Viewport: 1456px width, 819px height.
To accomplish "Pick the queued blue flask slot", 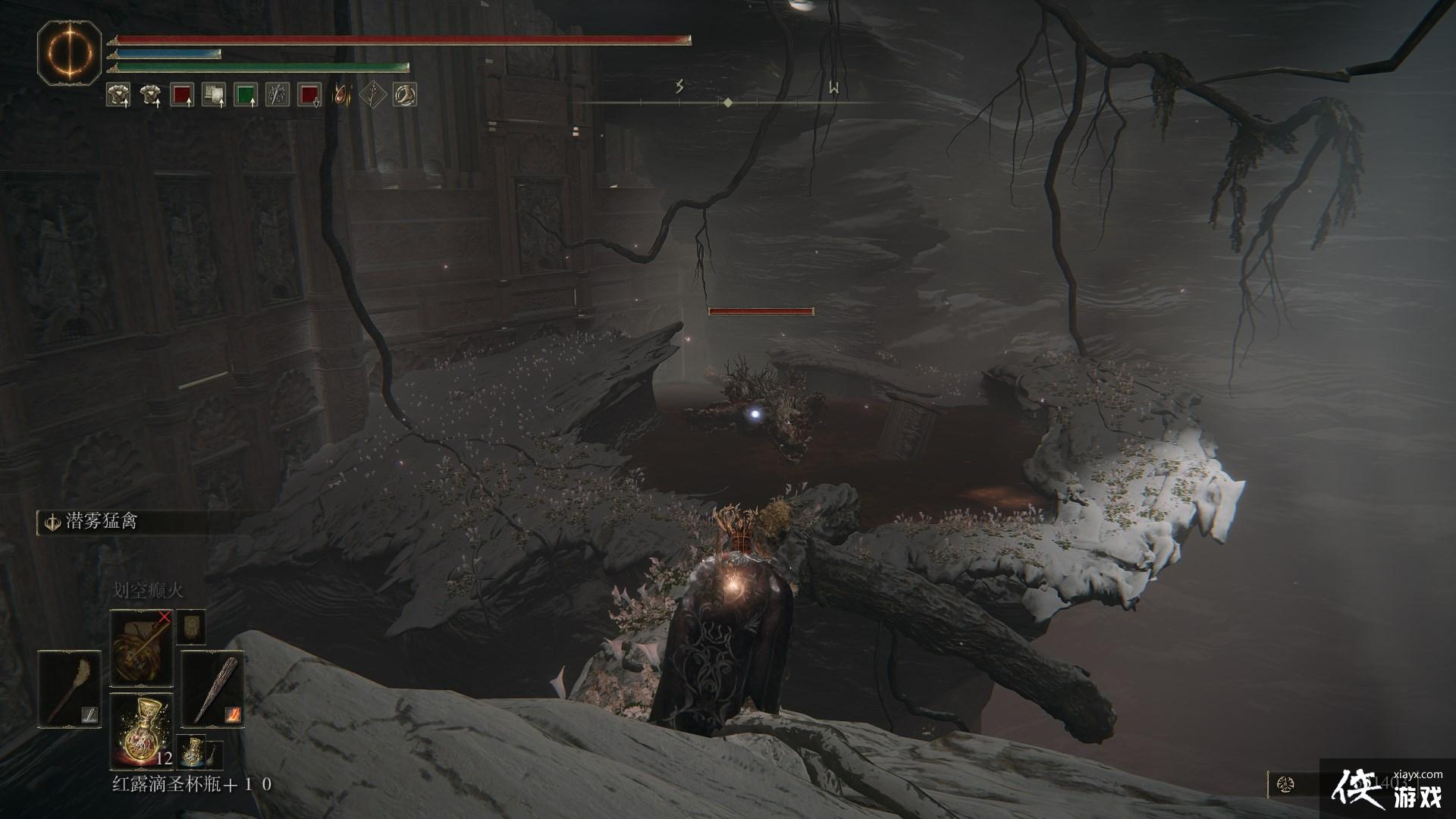I will point(193,753).
